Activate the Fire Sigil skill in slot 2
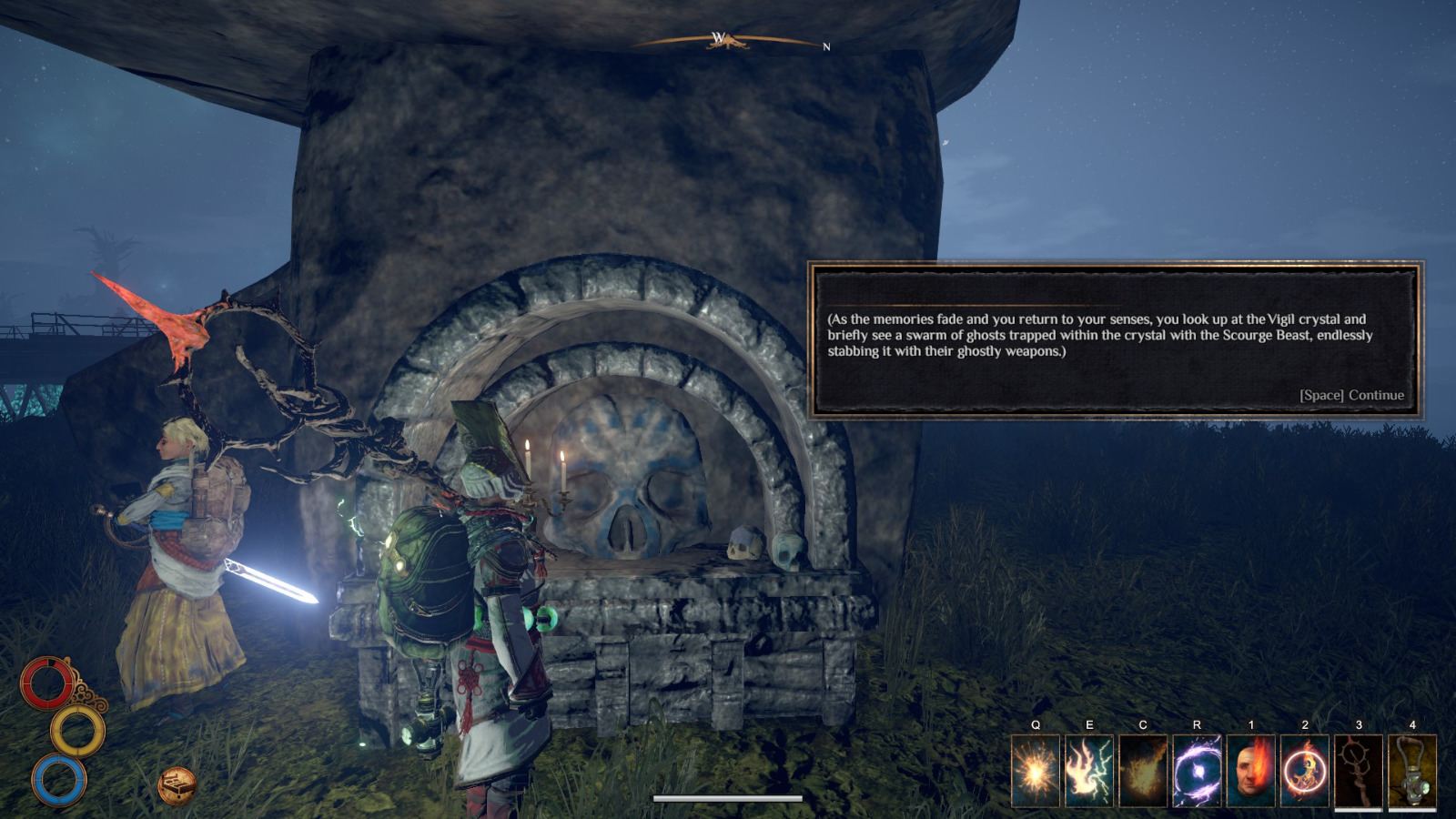The image size is (1456, 819). (1304, 769)
